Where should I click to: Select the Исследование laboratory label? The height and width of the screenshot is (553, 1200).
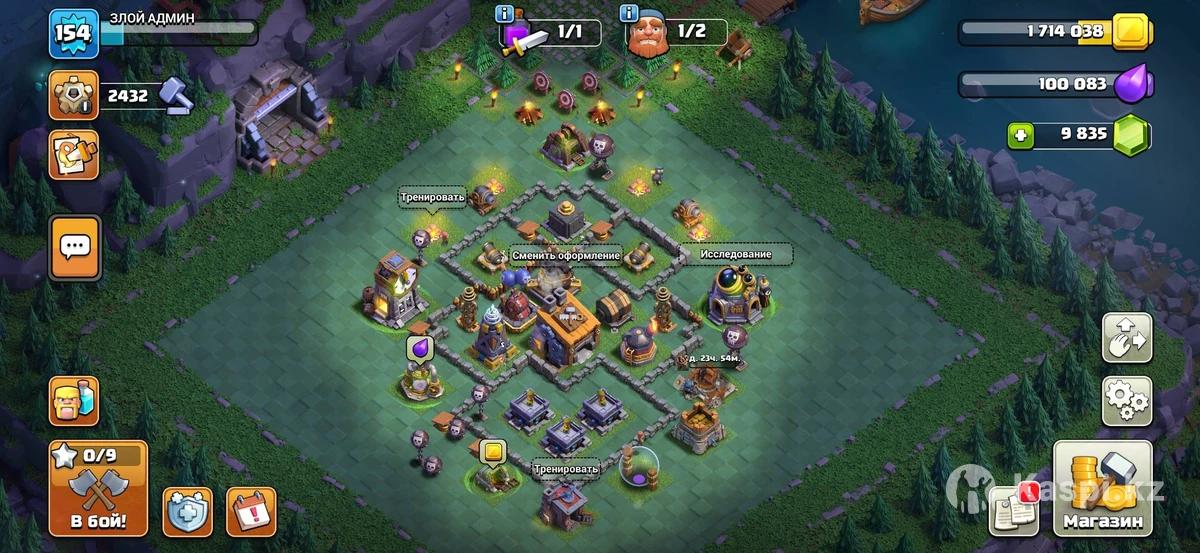736,254
